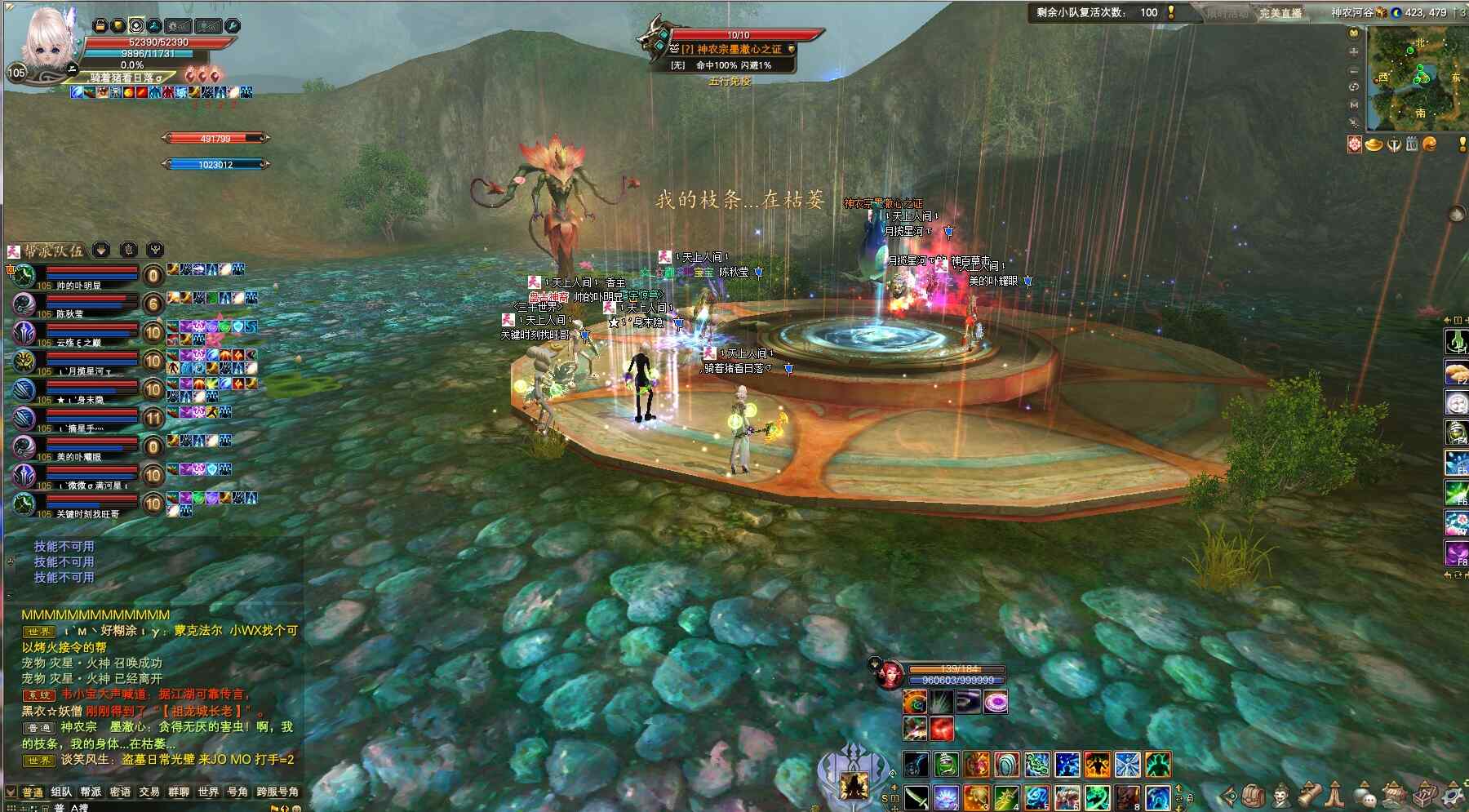Open the gold ingot shop icon

click(x=1374, y=144)
